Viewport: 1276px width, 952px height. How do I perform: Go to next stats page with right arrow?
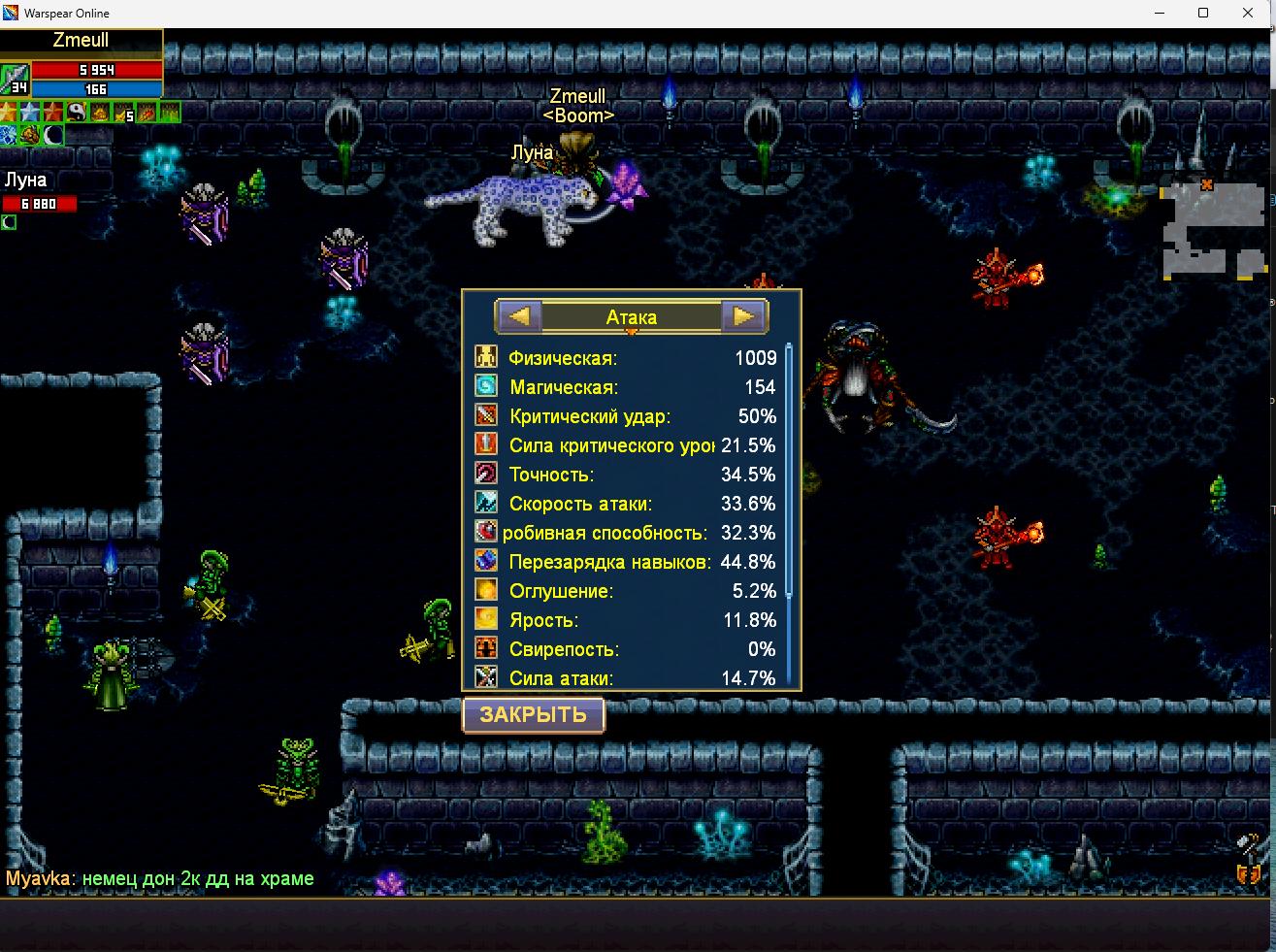(x=743, y=316)
